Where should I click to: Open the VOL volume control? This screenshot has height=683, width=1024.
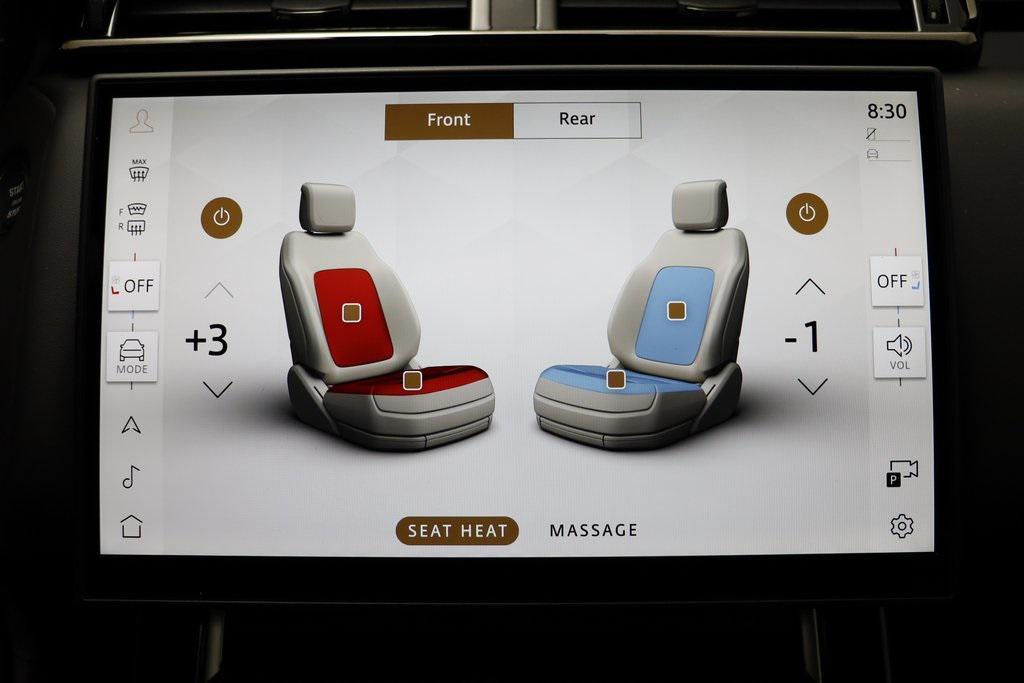pos(899,352)
